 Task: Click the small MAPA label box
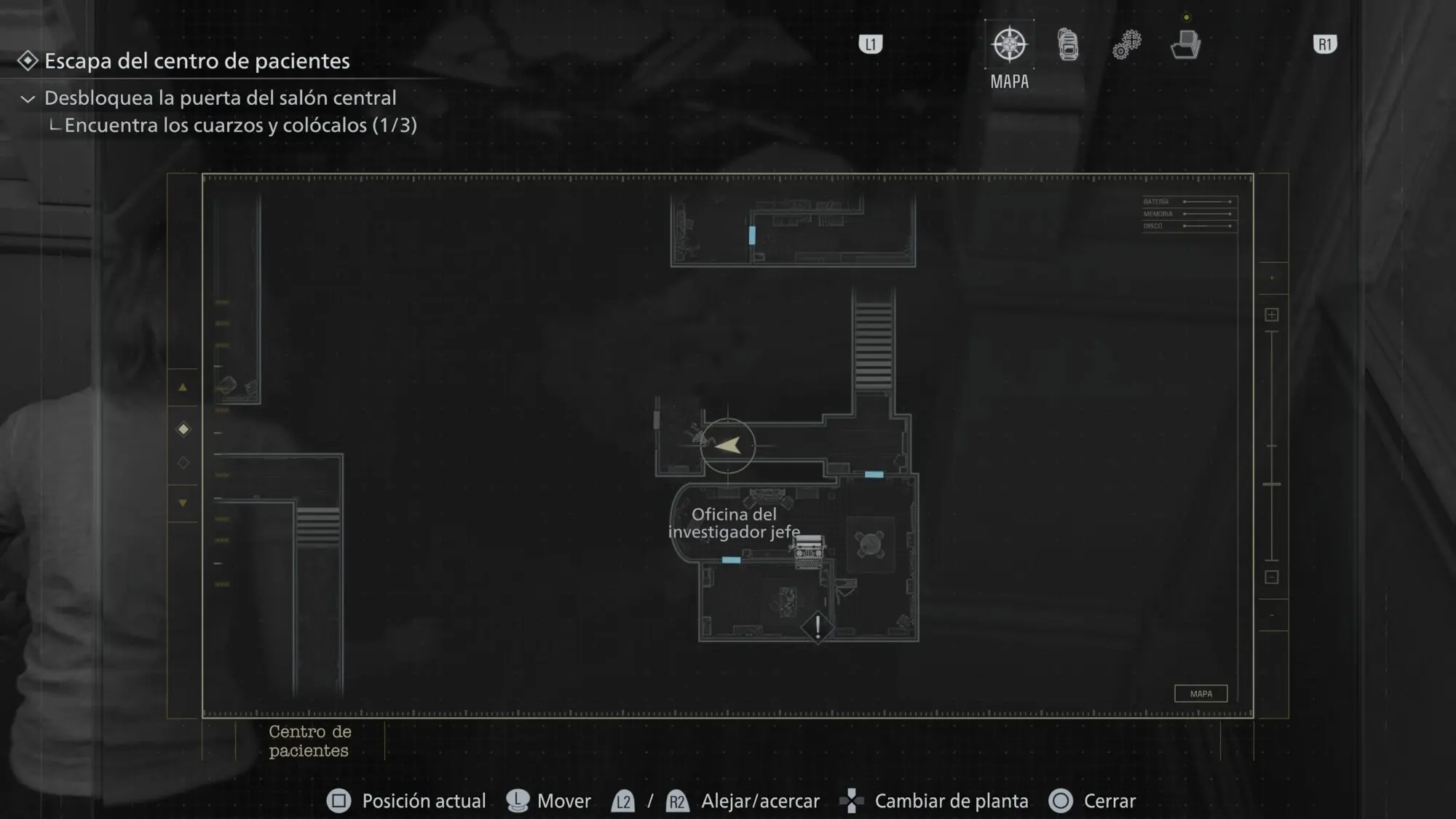click(x=1200, y=694)
